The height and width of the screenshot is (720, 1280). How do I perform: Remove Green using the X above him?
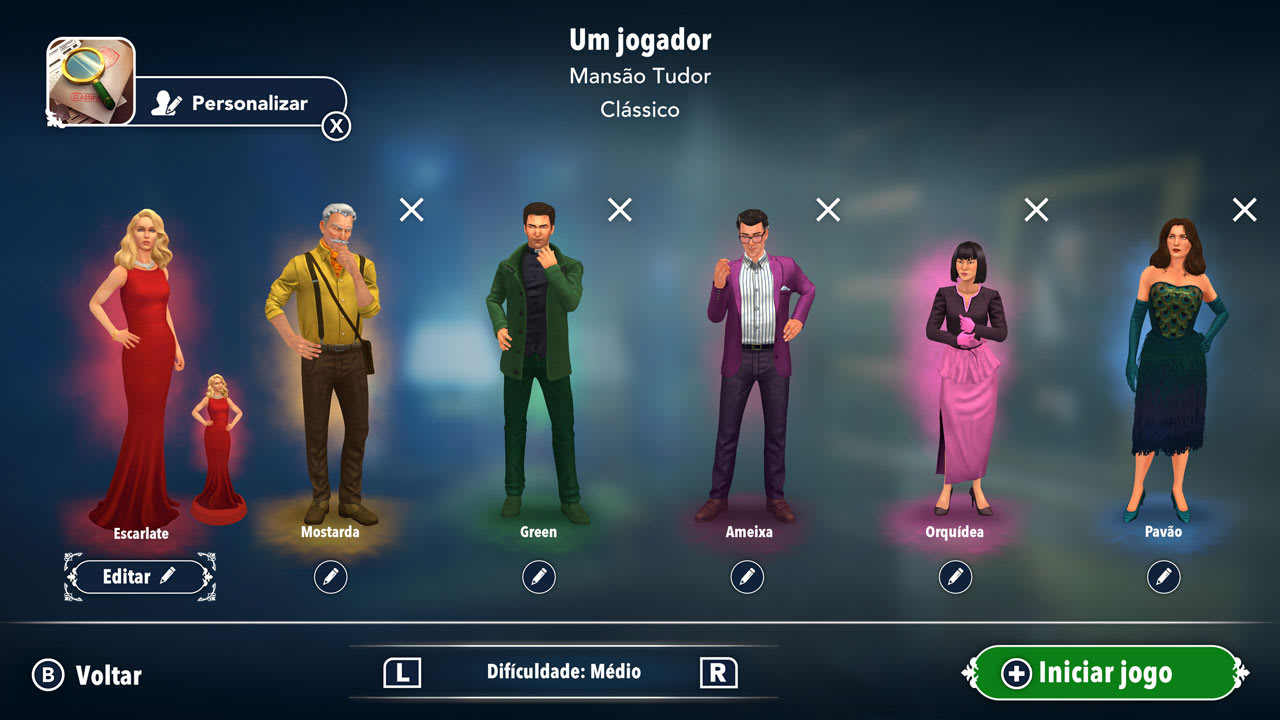(619, 210)
